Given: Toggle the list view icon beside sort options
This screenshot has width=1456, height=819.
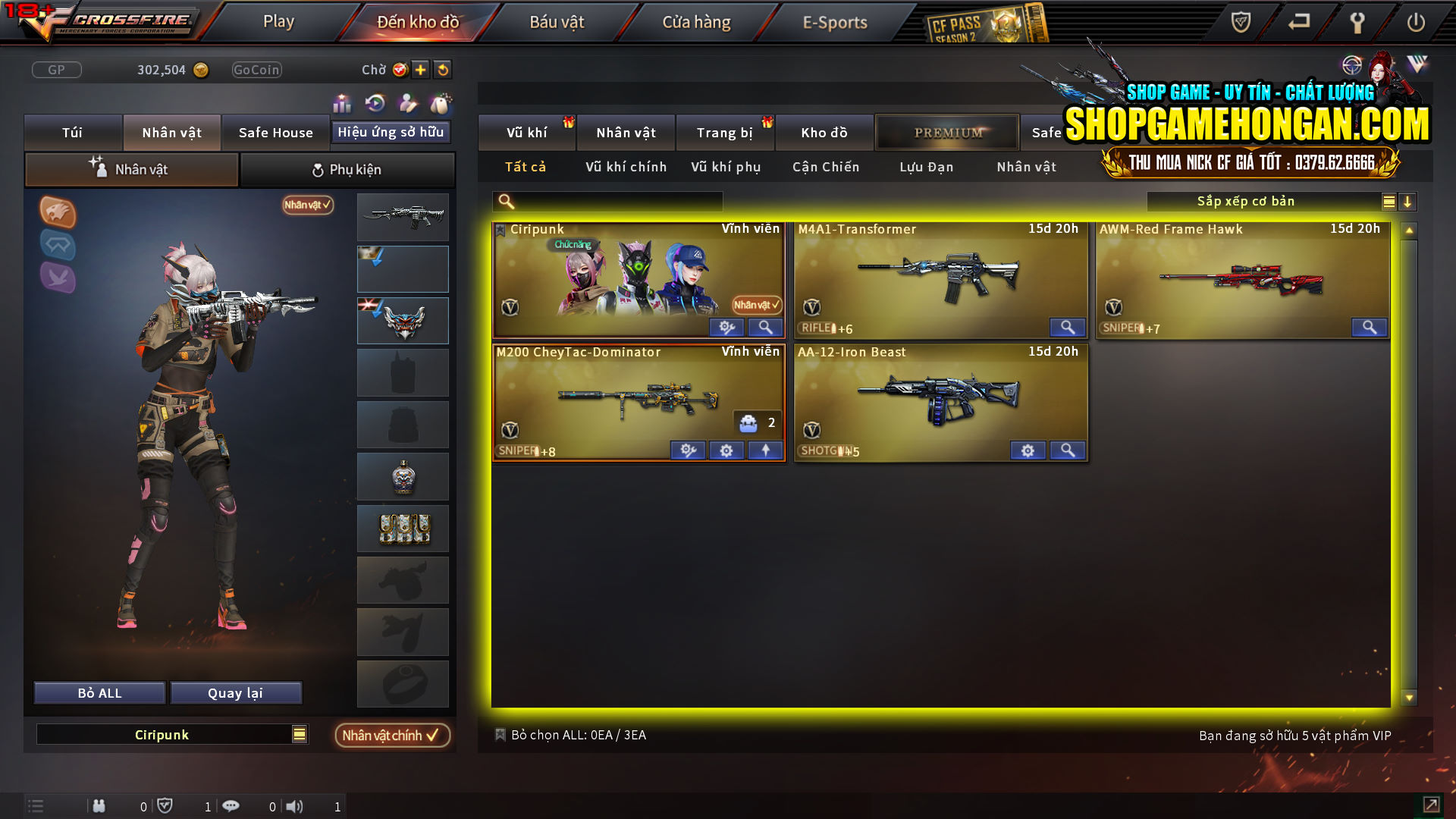Looking at the screenshot, I should point(1389,202).
